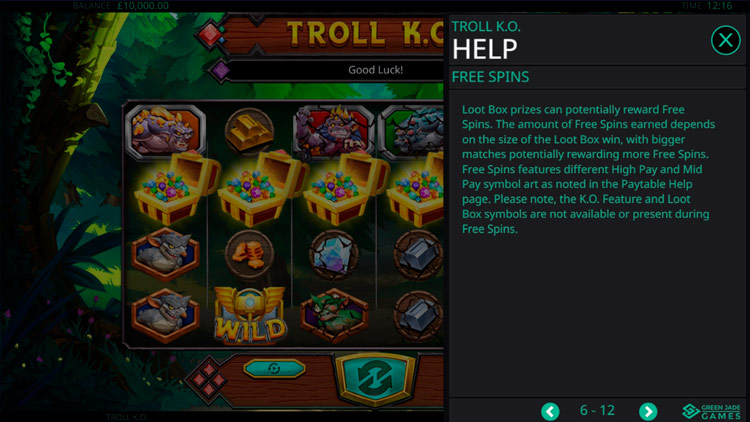The width and height of the screenshot is (750, 422).
Task: Open the small teal autoplay button
Action: (273, 368)
